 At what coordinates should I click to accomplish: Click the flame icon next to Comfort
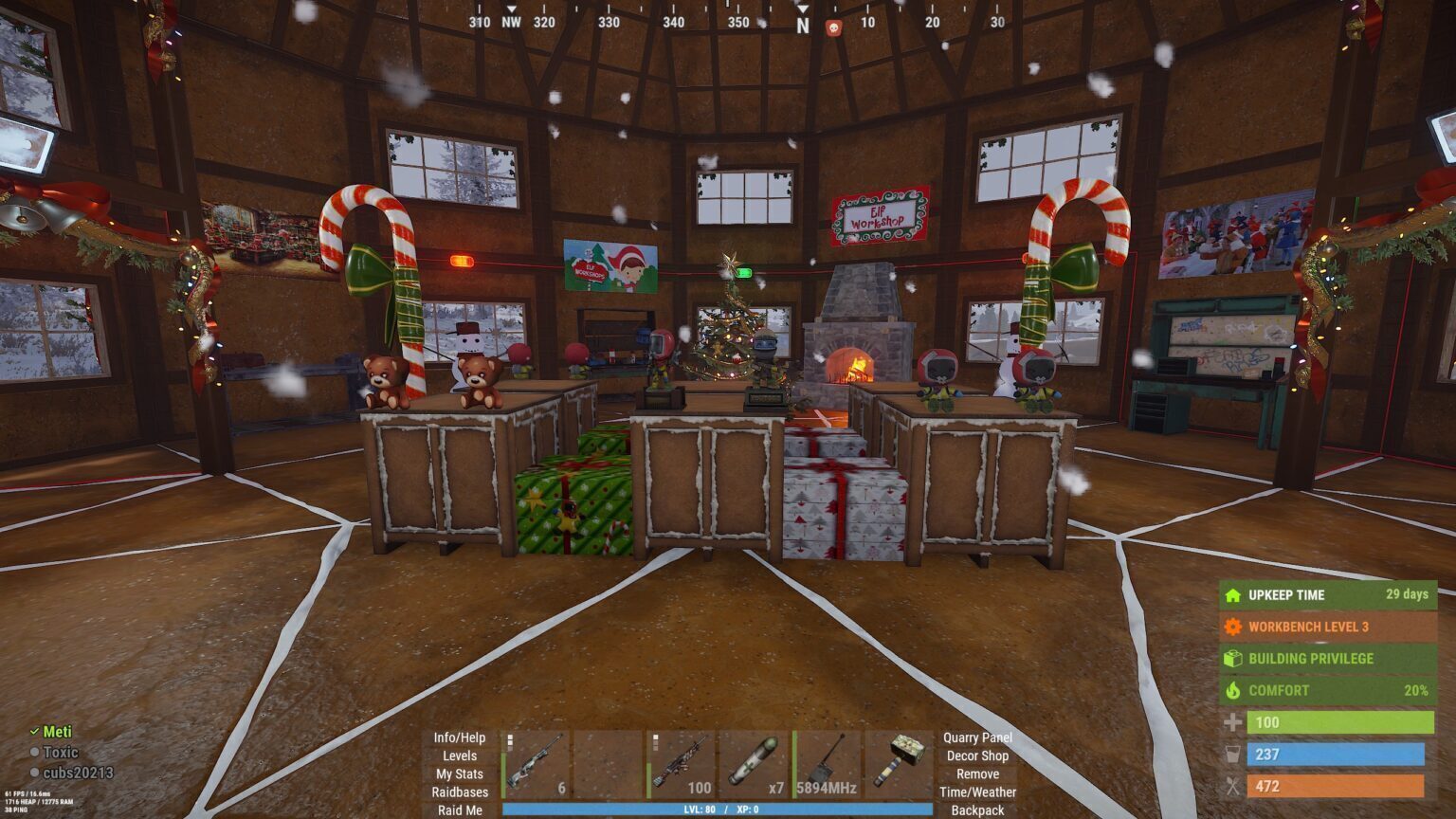1232,690
